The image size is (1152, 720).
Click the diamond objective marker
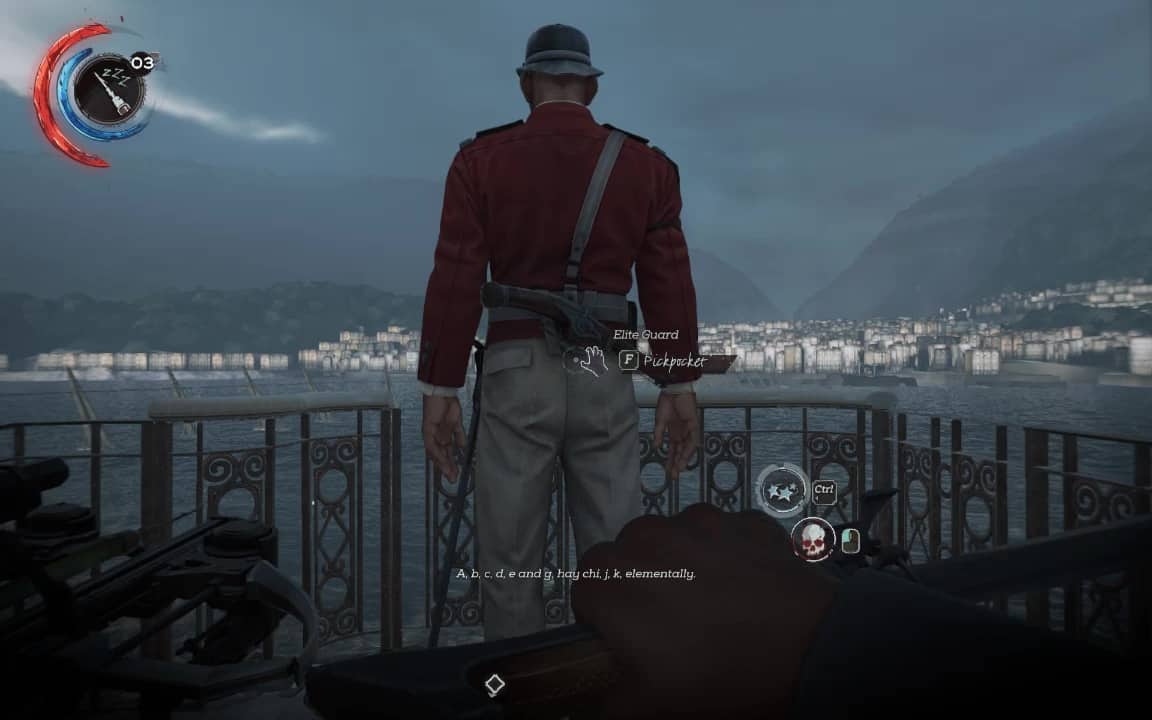coord(494,685)
